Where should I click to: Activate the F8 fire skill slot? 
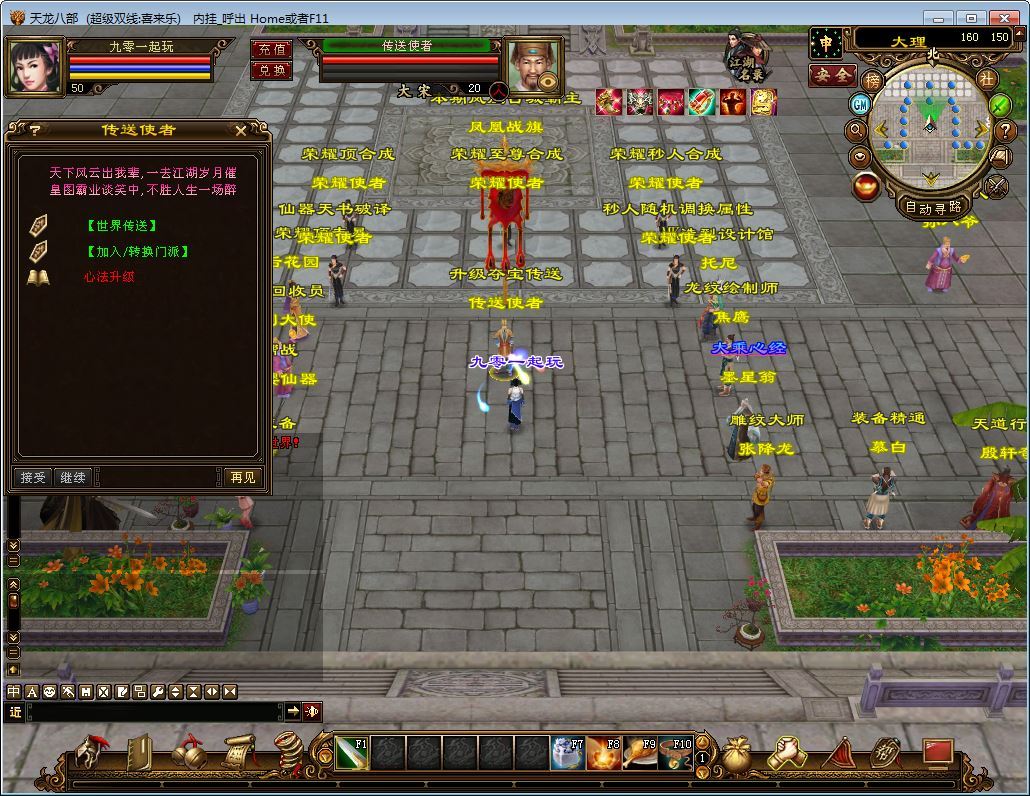[x=603, y=753]
